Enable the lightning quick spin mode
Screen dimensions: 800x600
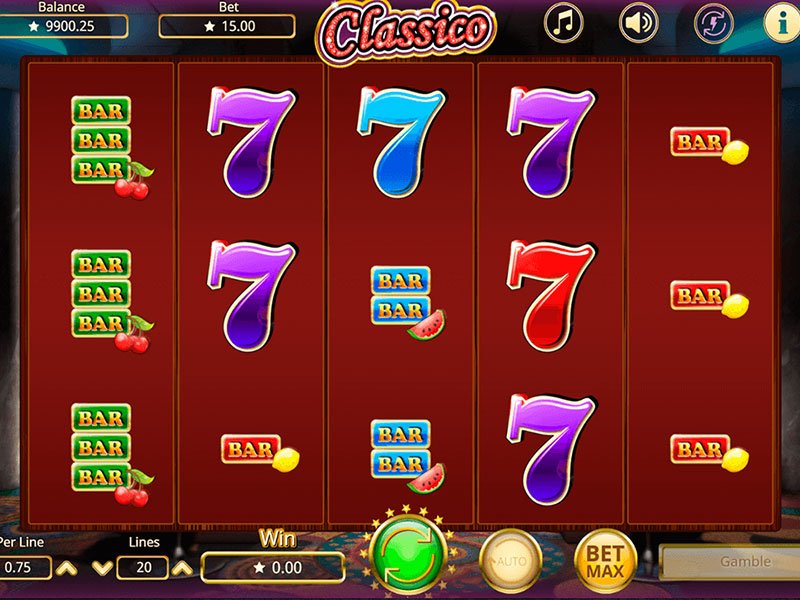click(714, 23)
